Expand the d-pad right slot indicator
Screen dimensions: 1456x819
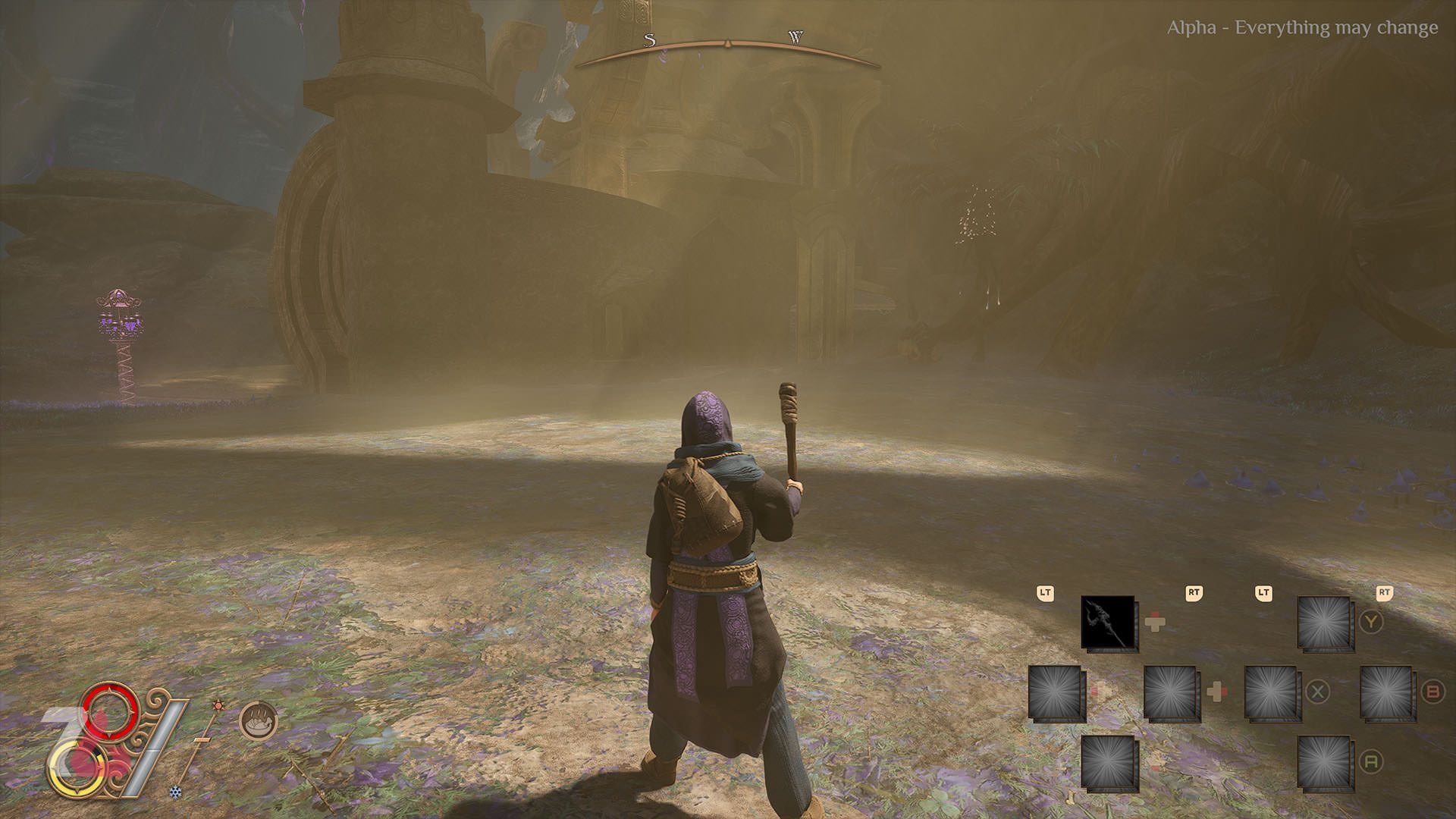coord(1216,692)
